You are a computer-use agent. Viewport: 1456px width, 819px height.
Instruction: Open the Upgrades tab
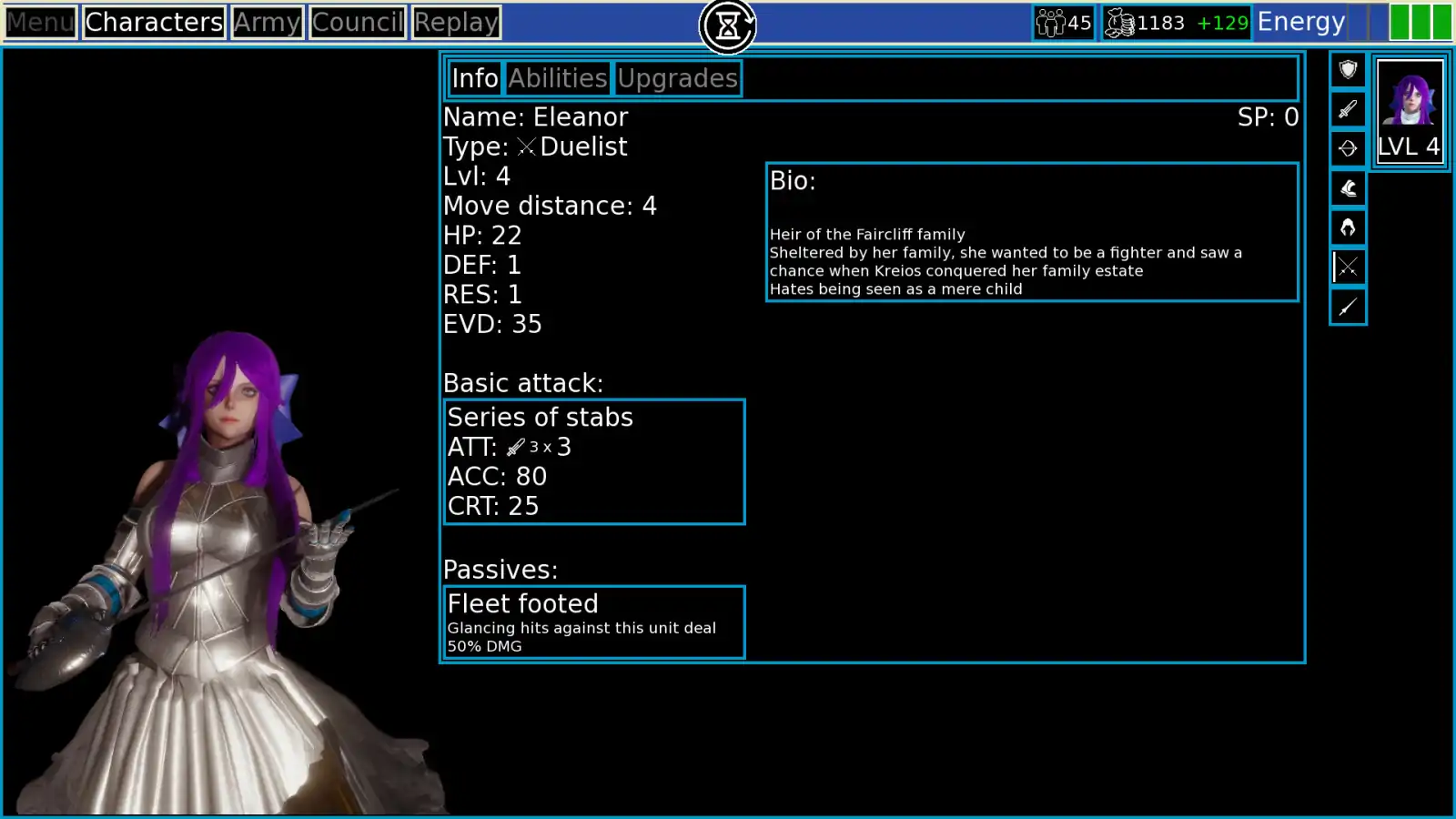pos(677,78)
